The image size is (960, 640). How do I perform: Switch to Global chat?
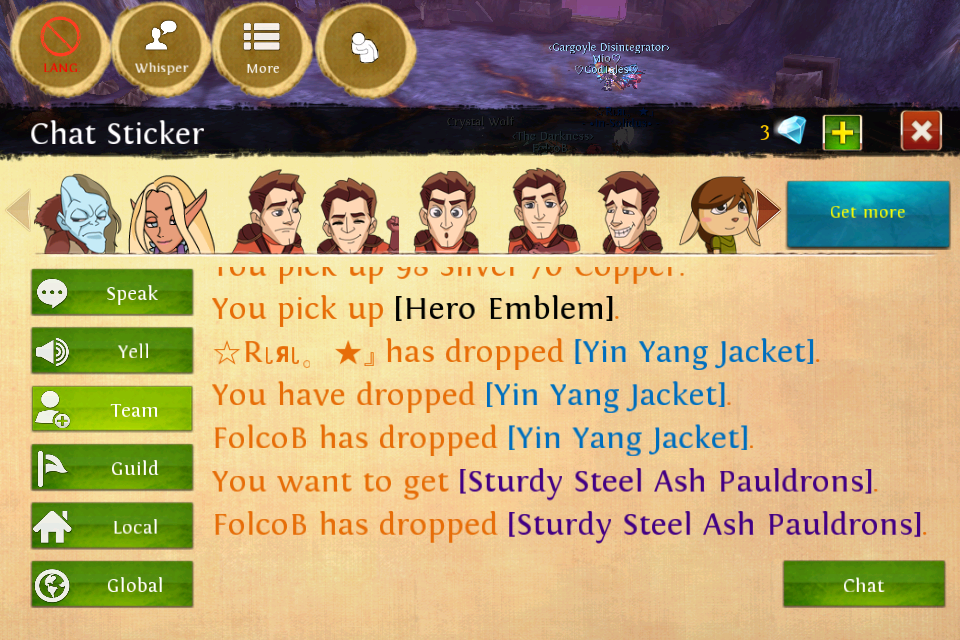pyautogui.click(x=112, y=585)
